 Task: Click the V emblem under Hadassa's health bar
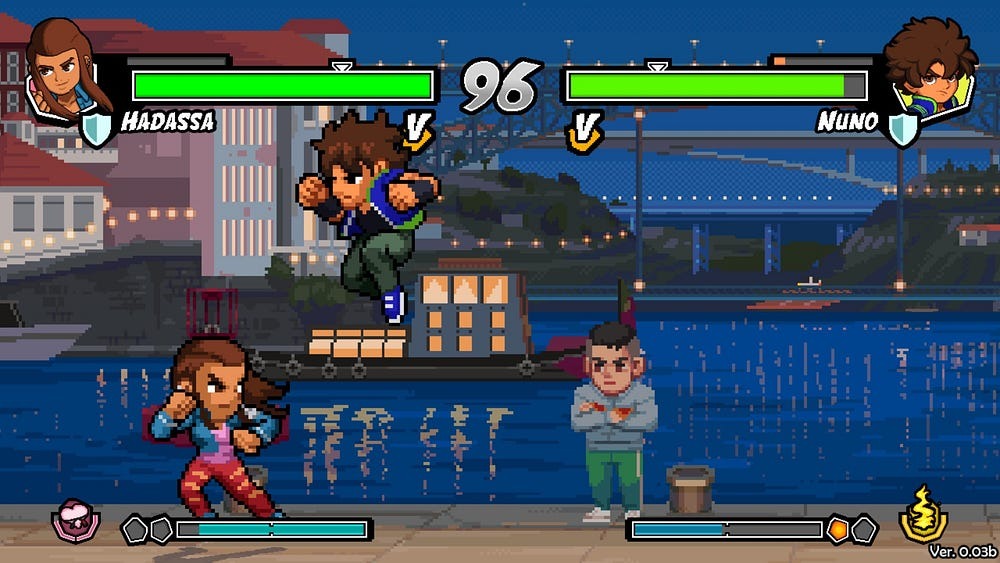click(x=418, y=131)
